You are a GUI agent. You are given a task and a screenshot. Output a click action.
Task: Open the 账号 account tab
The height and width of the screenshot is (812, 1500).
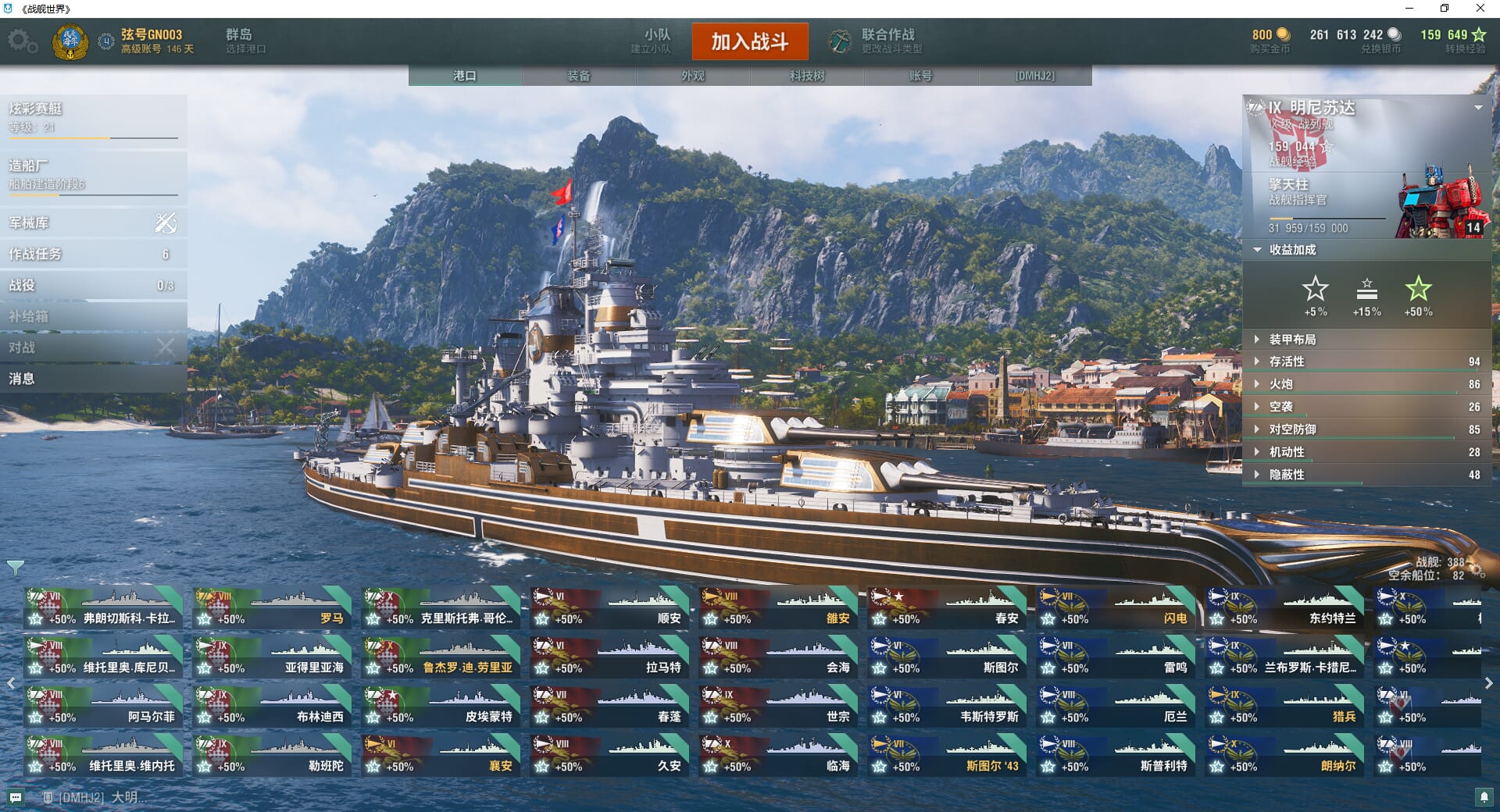920,76
